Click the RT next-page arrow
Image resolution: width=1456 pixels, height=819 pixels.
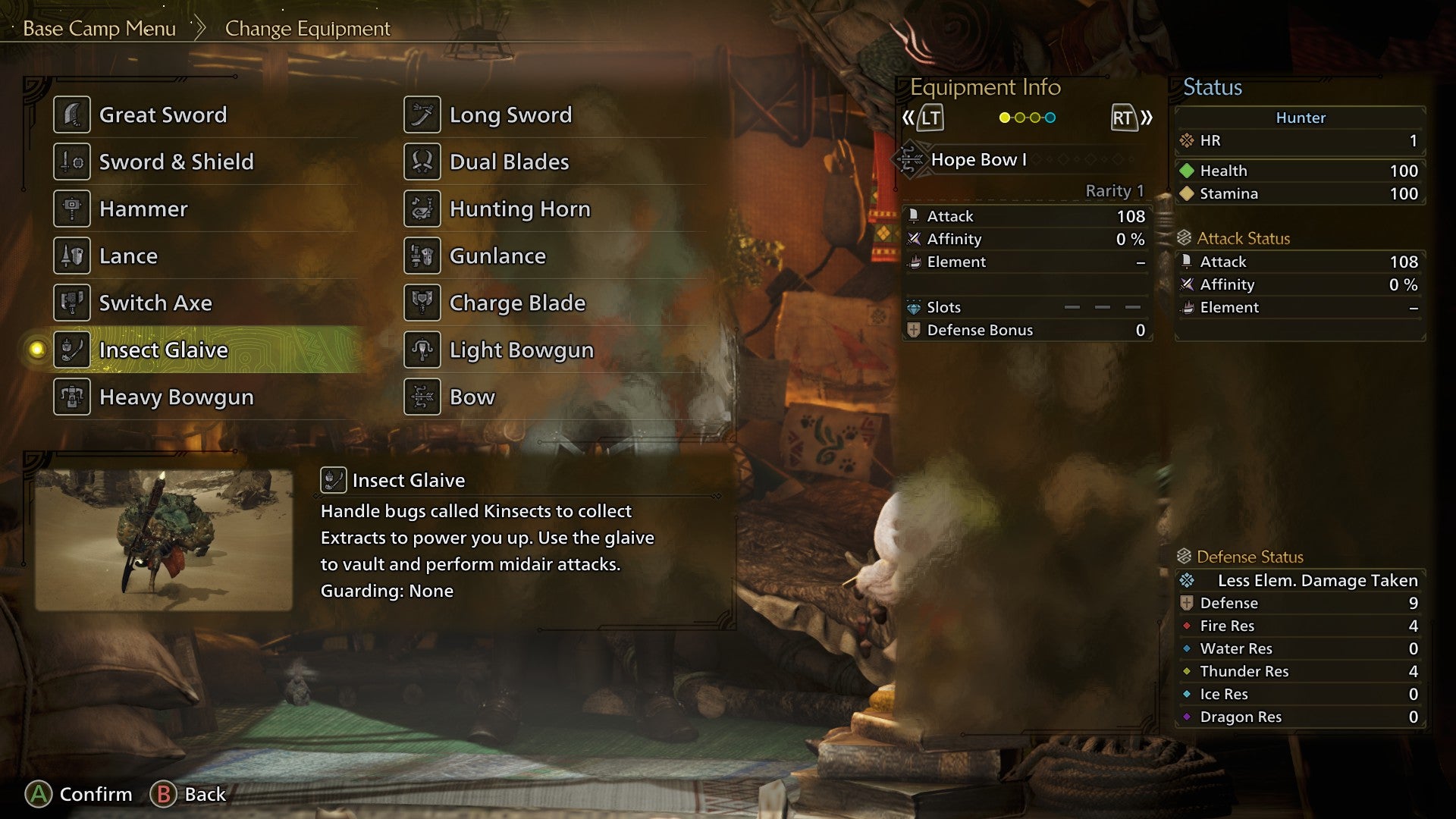click(x=1125, y=118)
